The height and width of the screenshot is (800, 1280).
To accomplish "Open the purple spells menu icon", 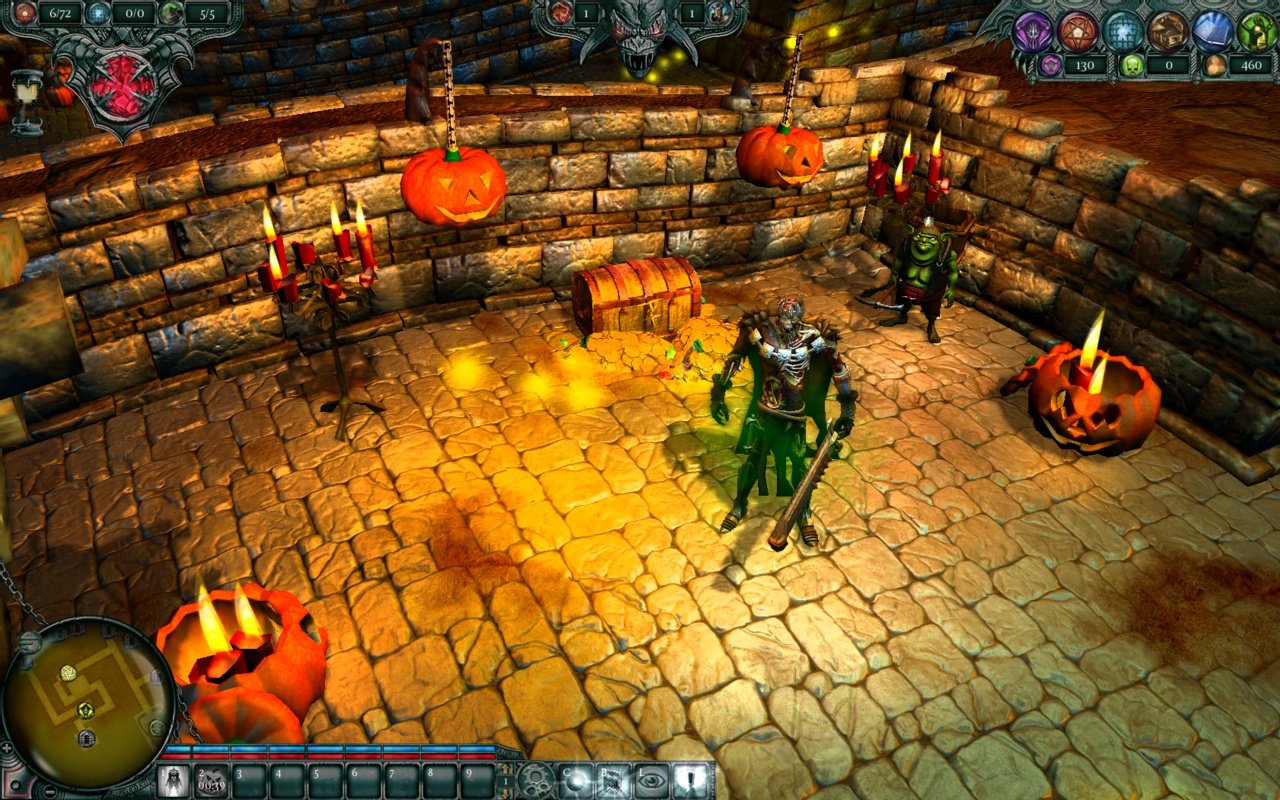I will 1034,30.
